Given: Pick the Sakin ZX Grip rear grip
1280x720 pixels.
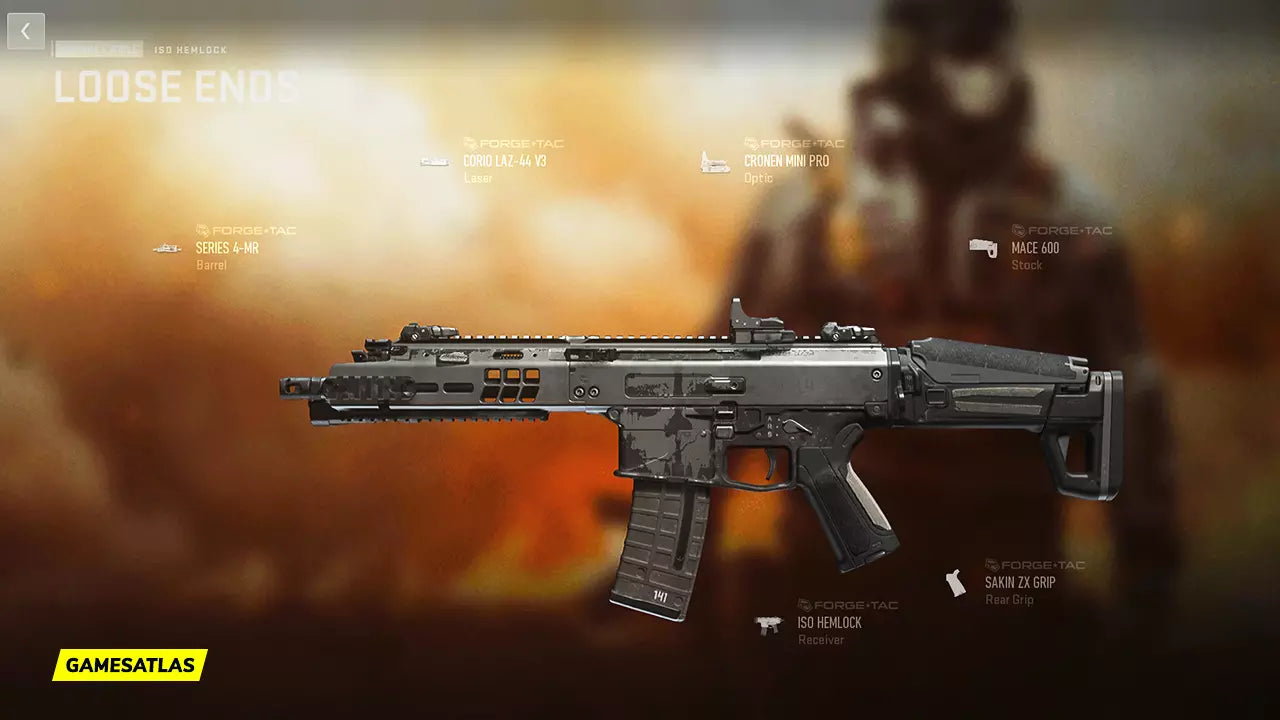Looking at the screenshot, I should pyautogui.click(x=1019, y=582).
